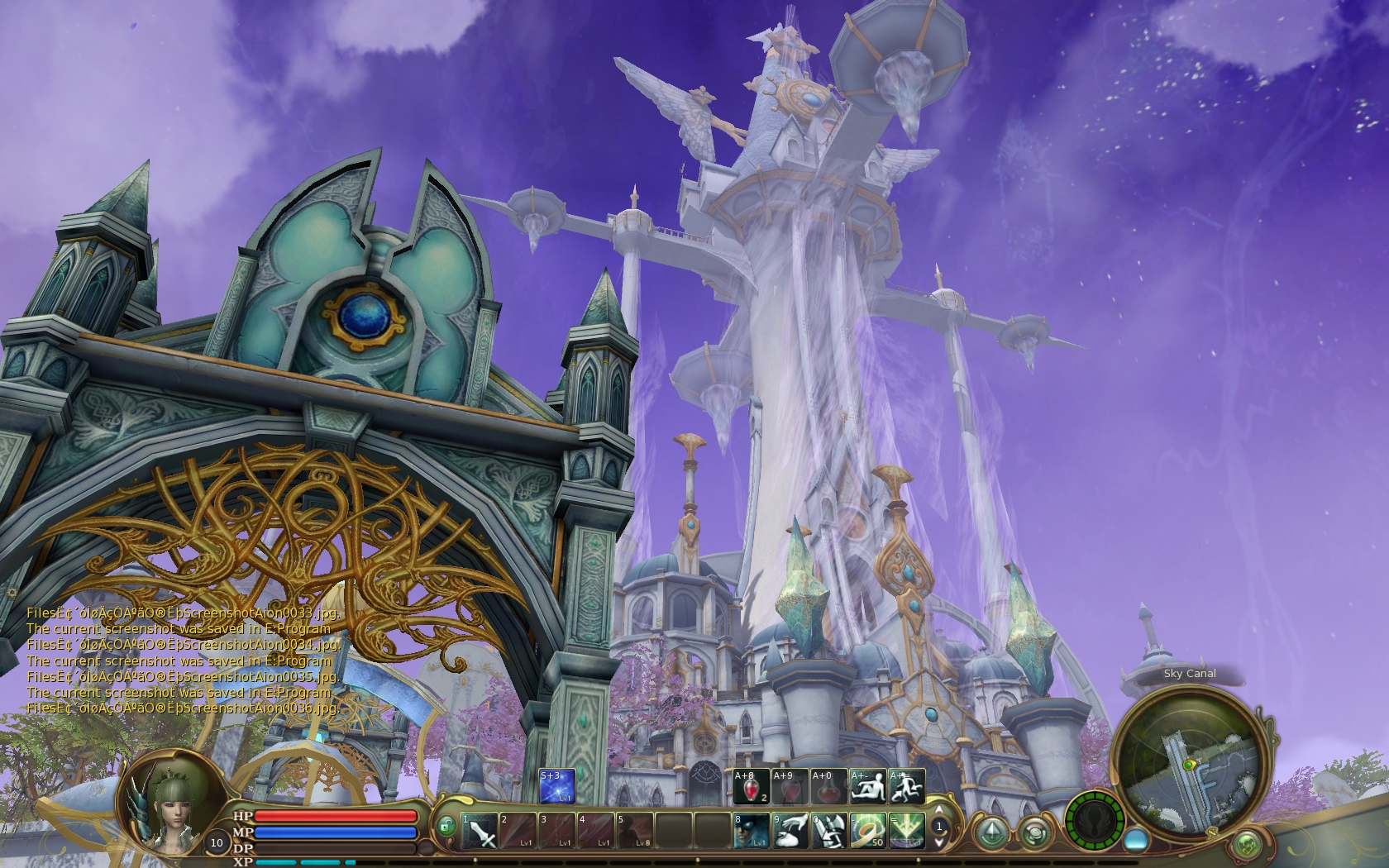Use the gold ring item stacked to 50

tap(866, 831)
